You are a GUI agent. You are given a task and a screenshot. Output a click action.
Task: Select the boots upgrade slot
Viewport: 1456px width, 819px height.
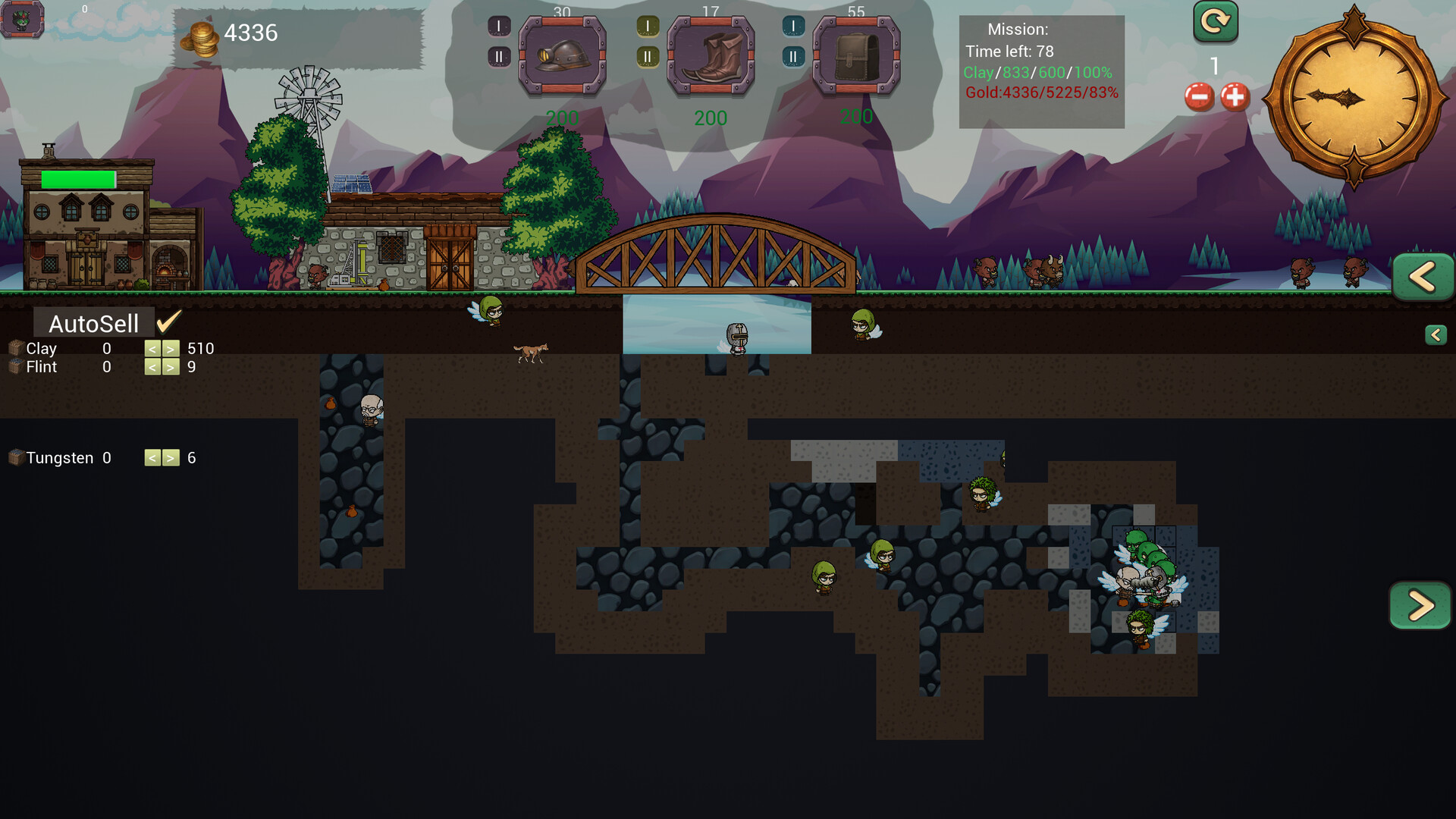(711, 57)
